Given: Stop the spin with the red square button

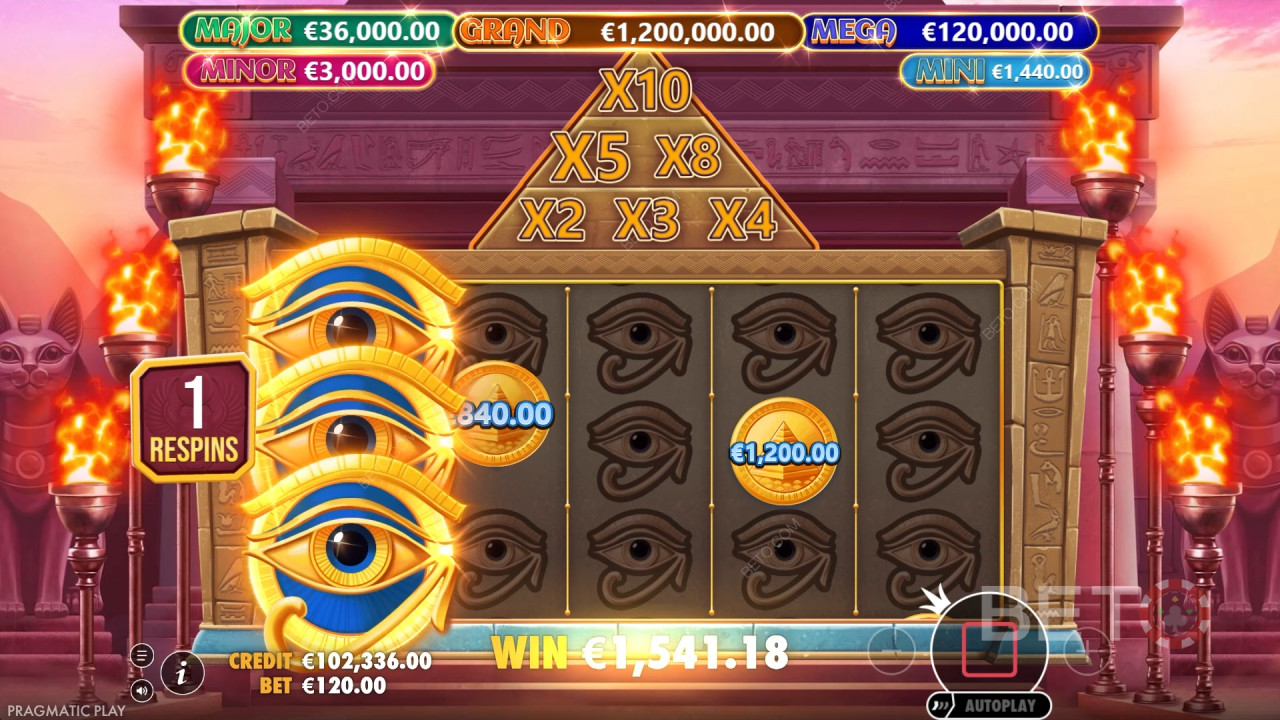Looking at the screenshot, I should click(989, 651).
